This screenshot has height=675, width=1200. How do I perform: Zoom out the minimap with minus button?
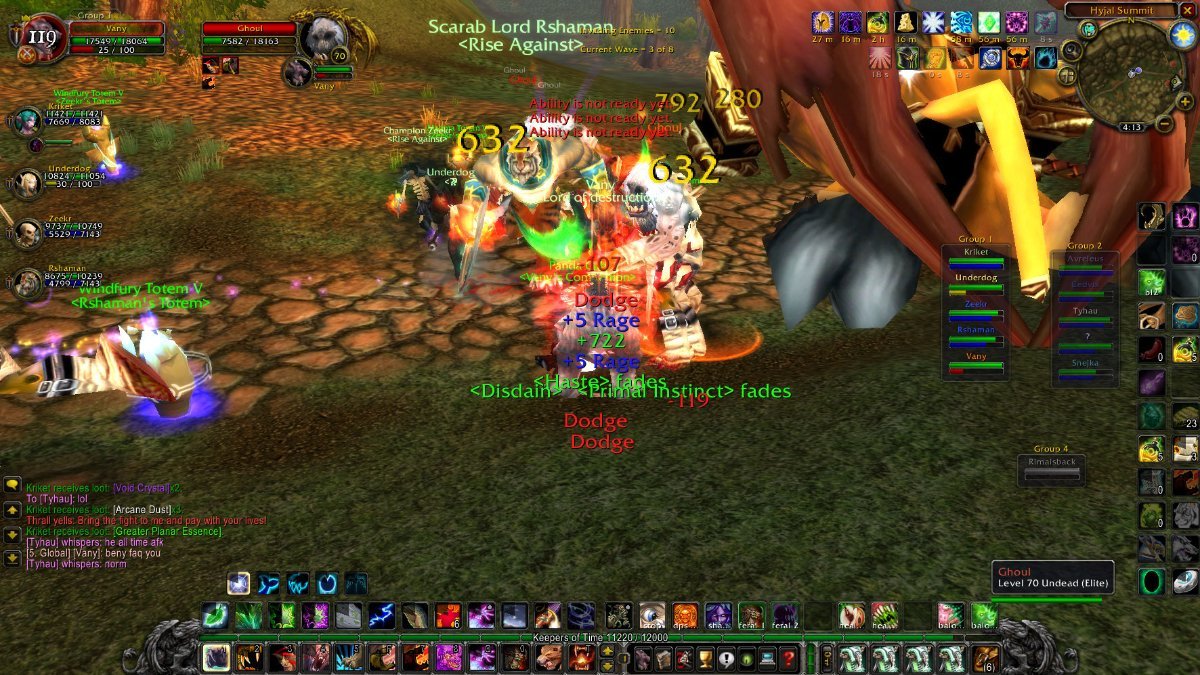[x=1163, y=124]
